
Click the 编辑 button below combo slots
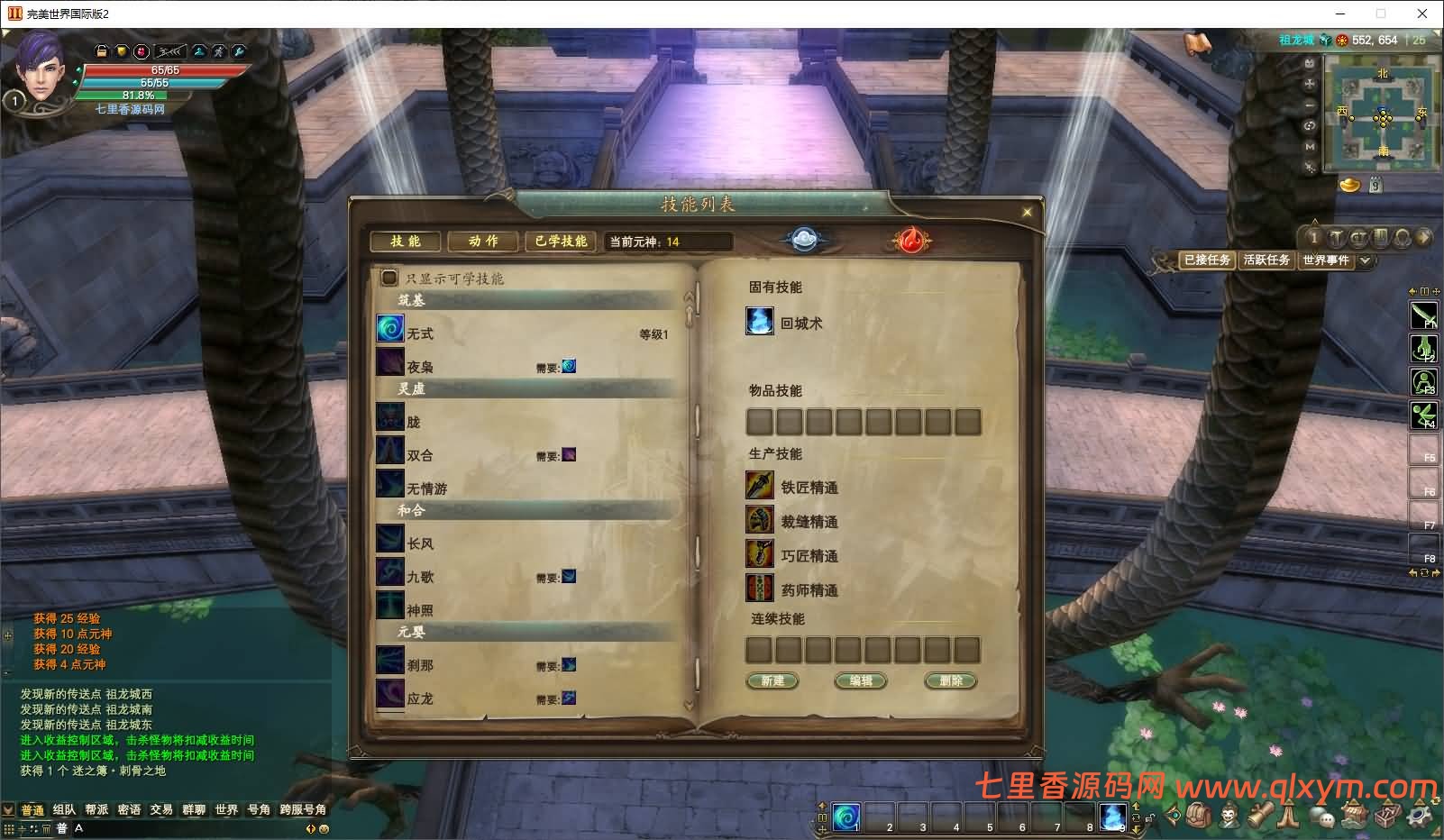[860, 680]
